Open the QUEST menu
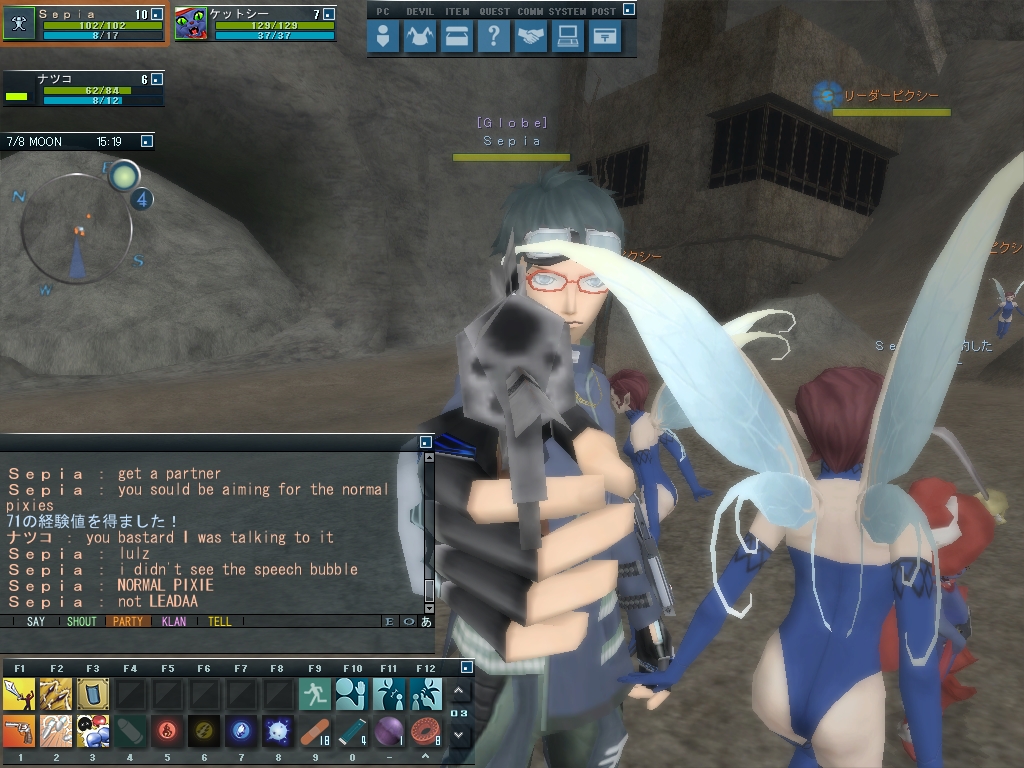 pyautogui.click(x=494, y=37)
